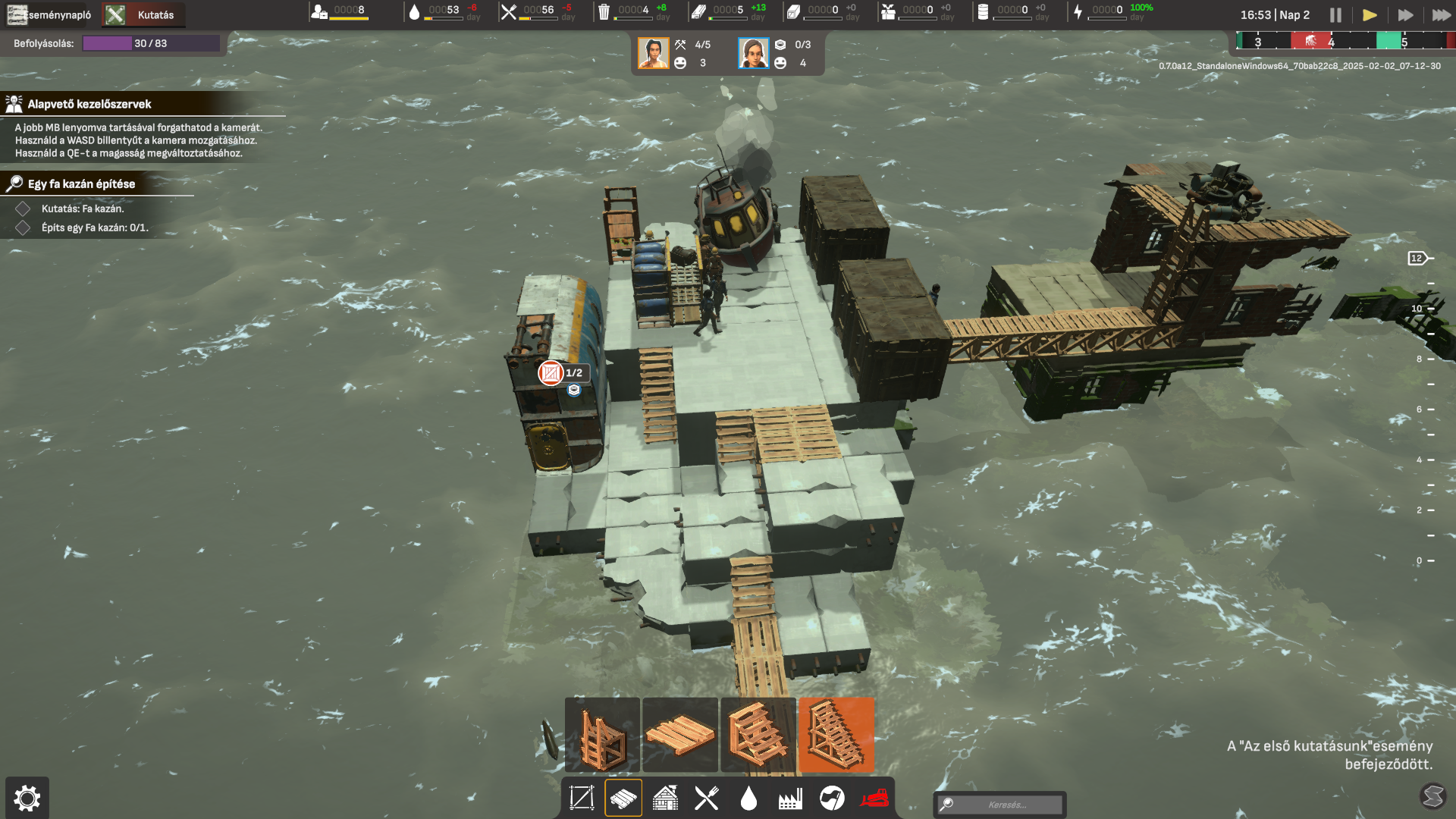Open the Eseménynapló event log
The width and height of the screenshot is (1456, 819).
click(50, 14)
